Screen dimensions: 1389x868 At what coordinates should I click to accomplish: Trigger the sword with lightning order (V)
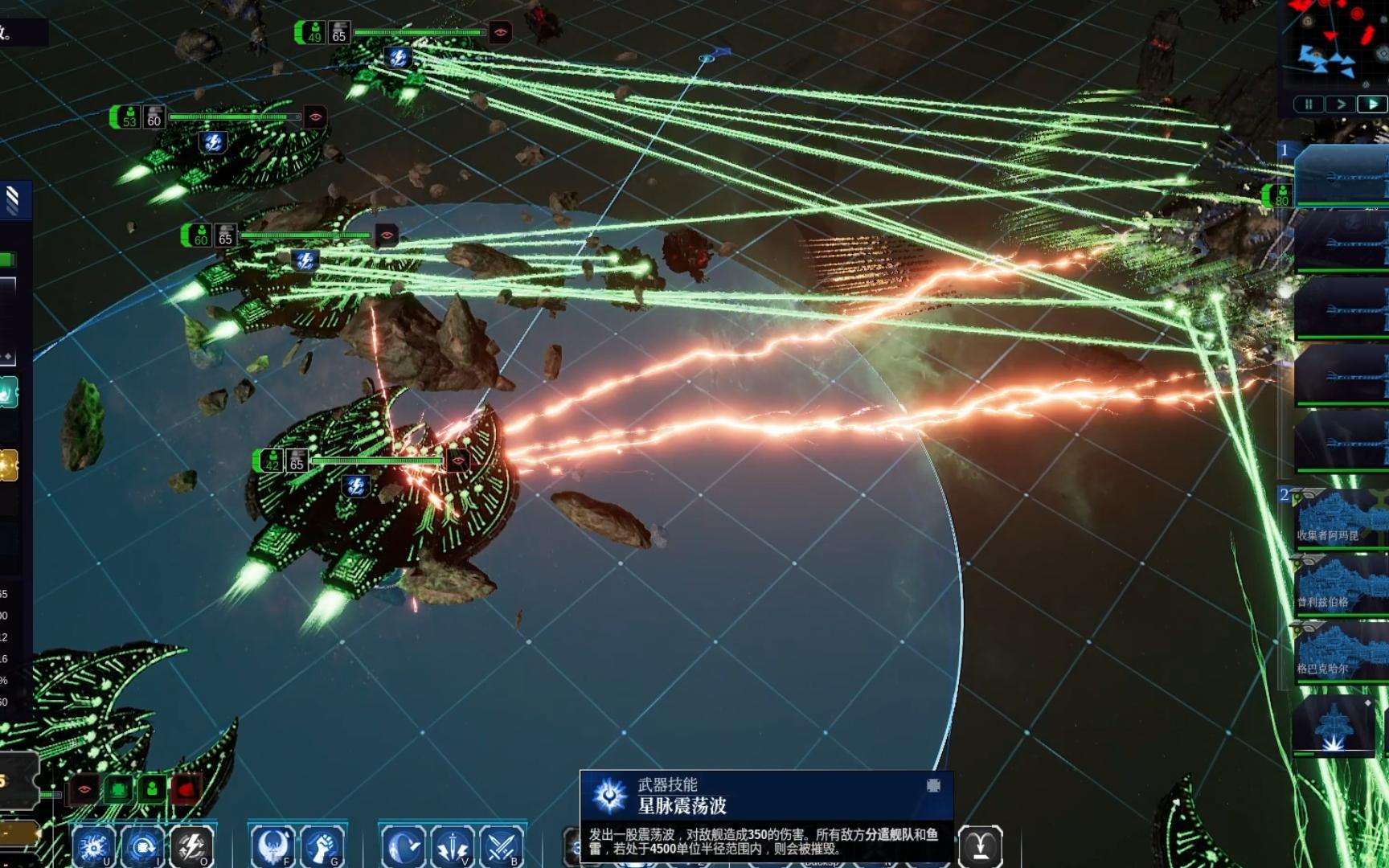point(453,846)
